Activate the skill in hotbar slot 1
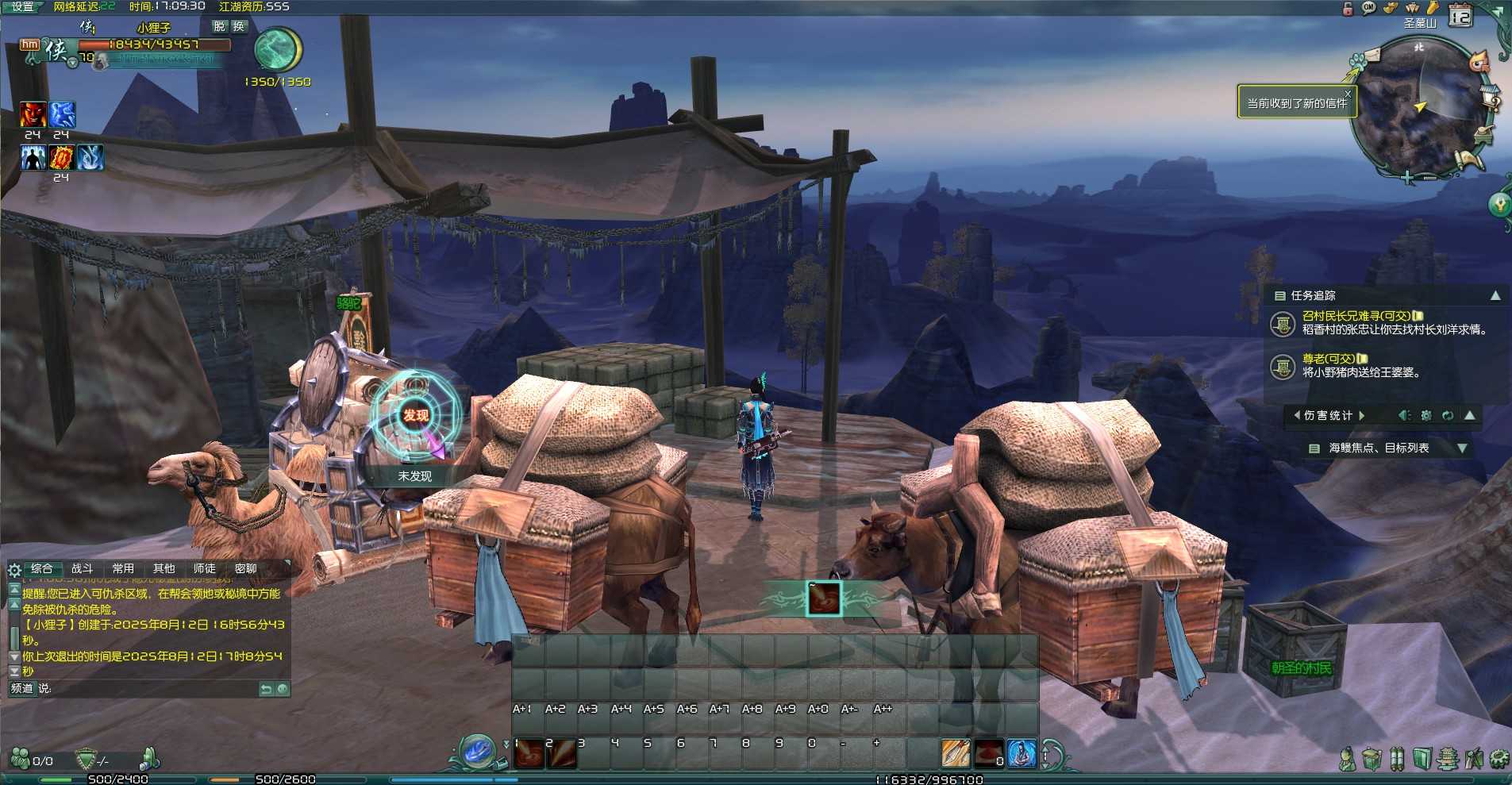 (x=529, y=753)
